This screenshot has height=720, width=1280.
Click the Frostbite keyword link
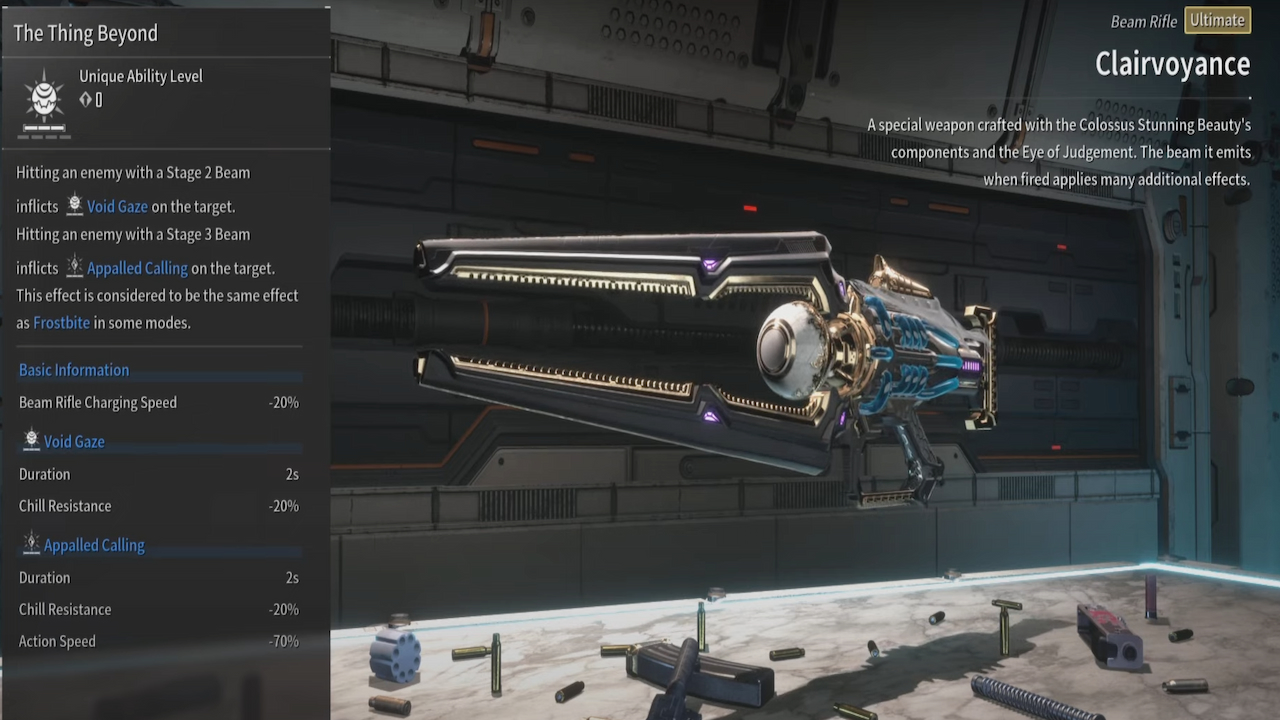61,323
